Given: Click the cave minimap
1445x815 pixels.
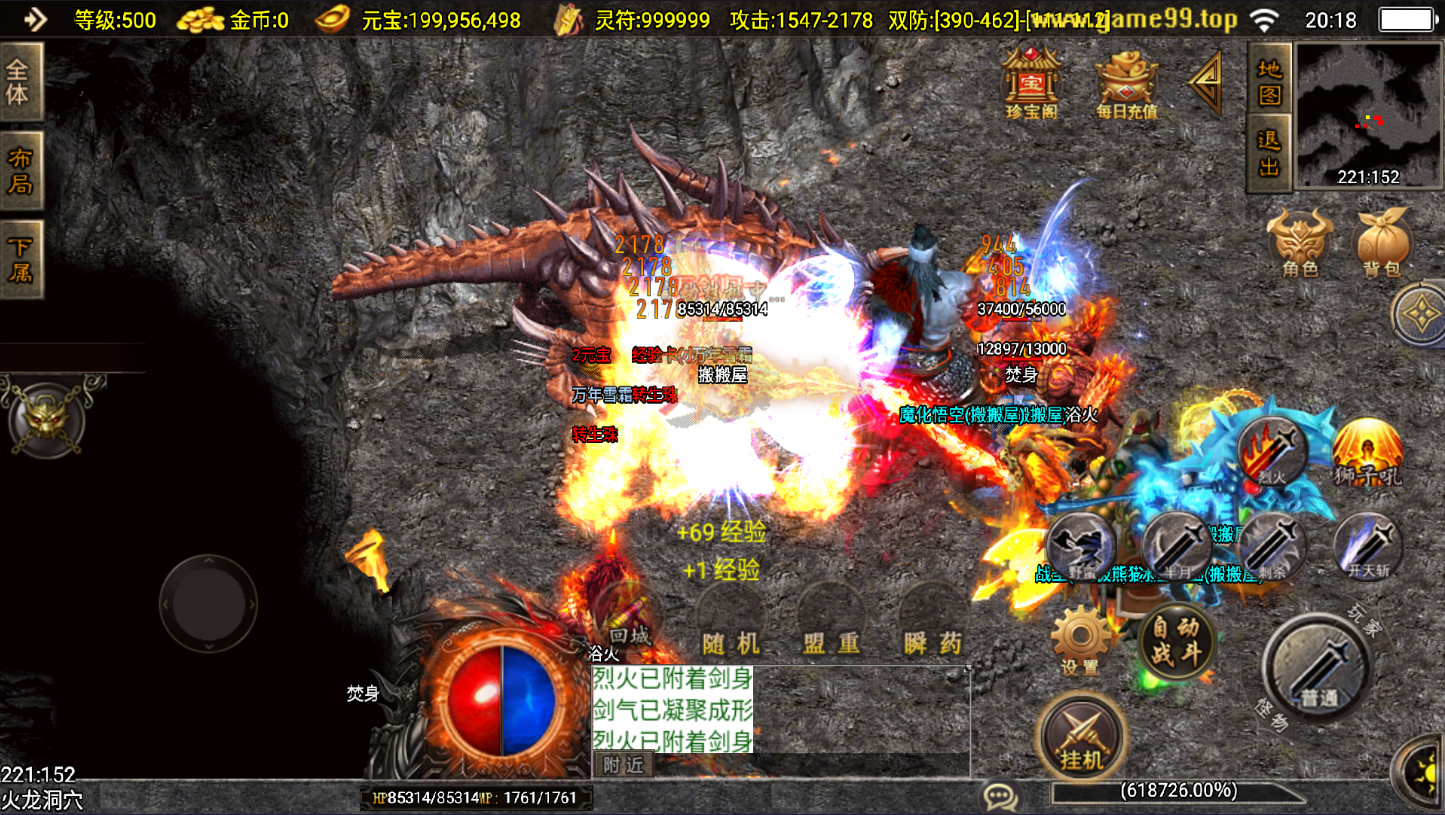Looking at the screenshot, I should click(1368, 115).
